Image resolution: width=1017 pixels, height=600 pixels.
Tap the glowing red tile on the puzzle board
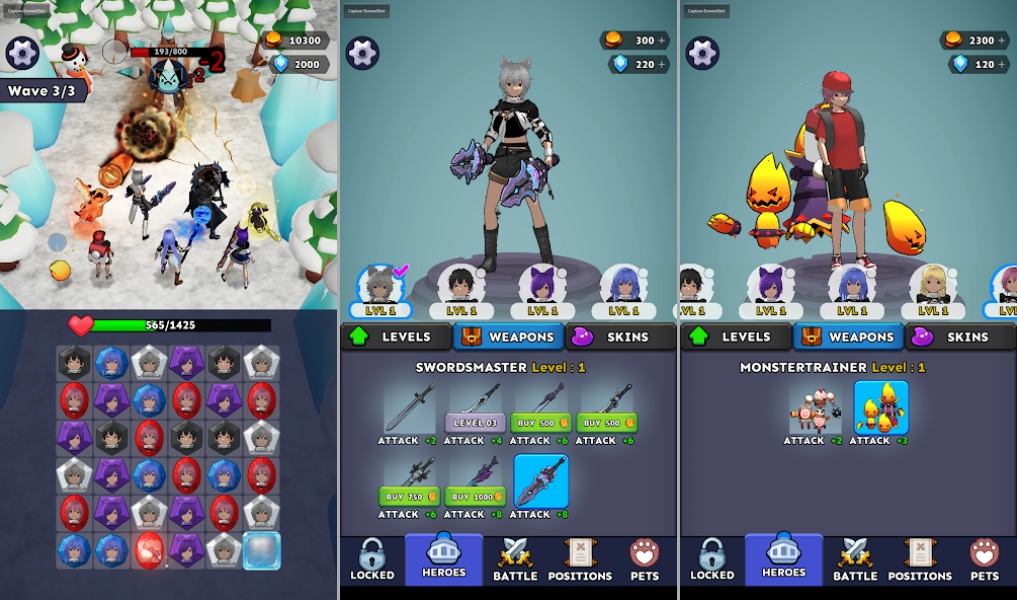point(149,550)
